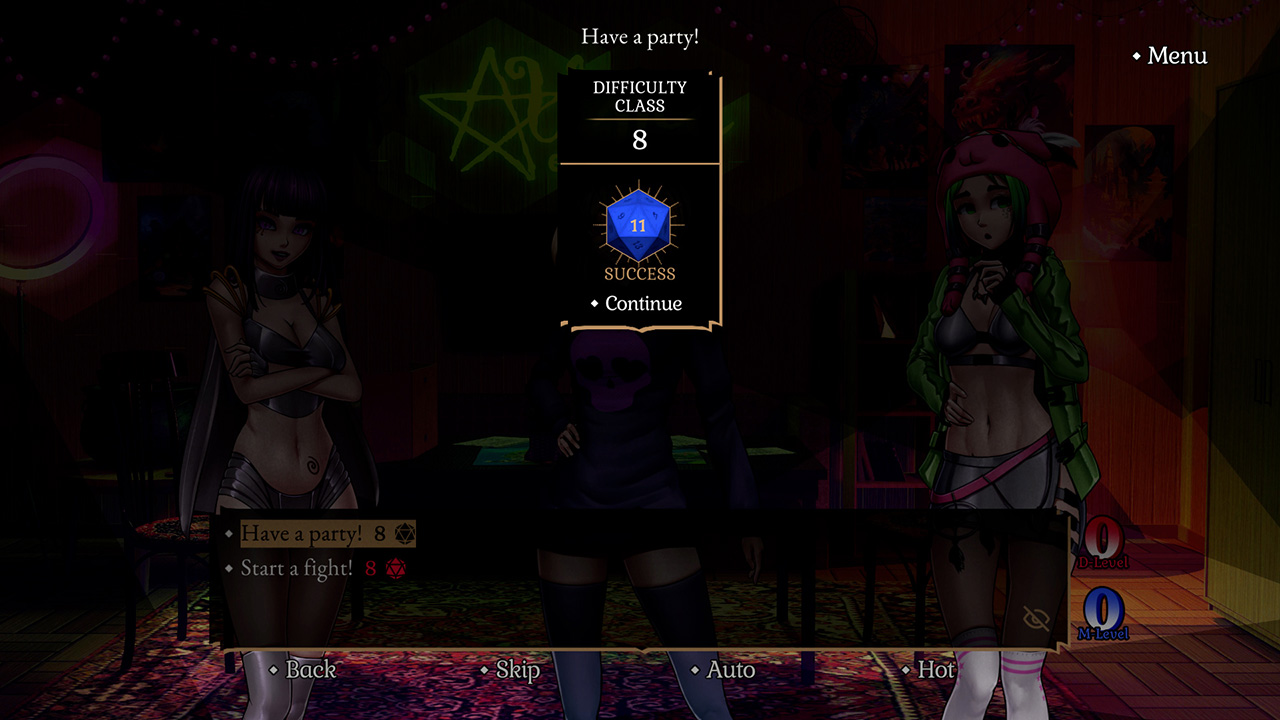This screenshot has height=720, width=1280.
Task: Click the blue d20 die showing 11
Action: pos(638,224)
